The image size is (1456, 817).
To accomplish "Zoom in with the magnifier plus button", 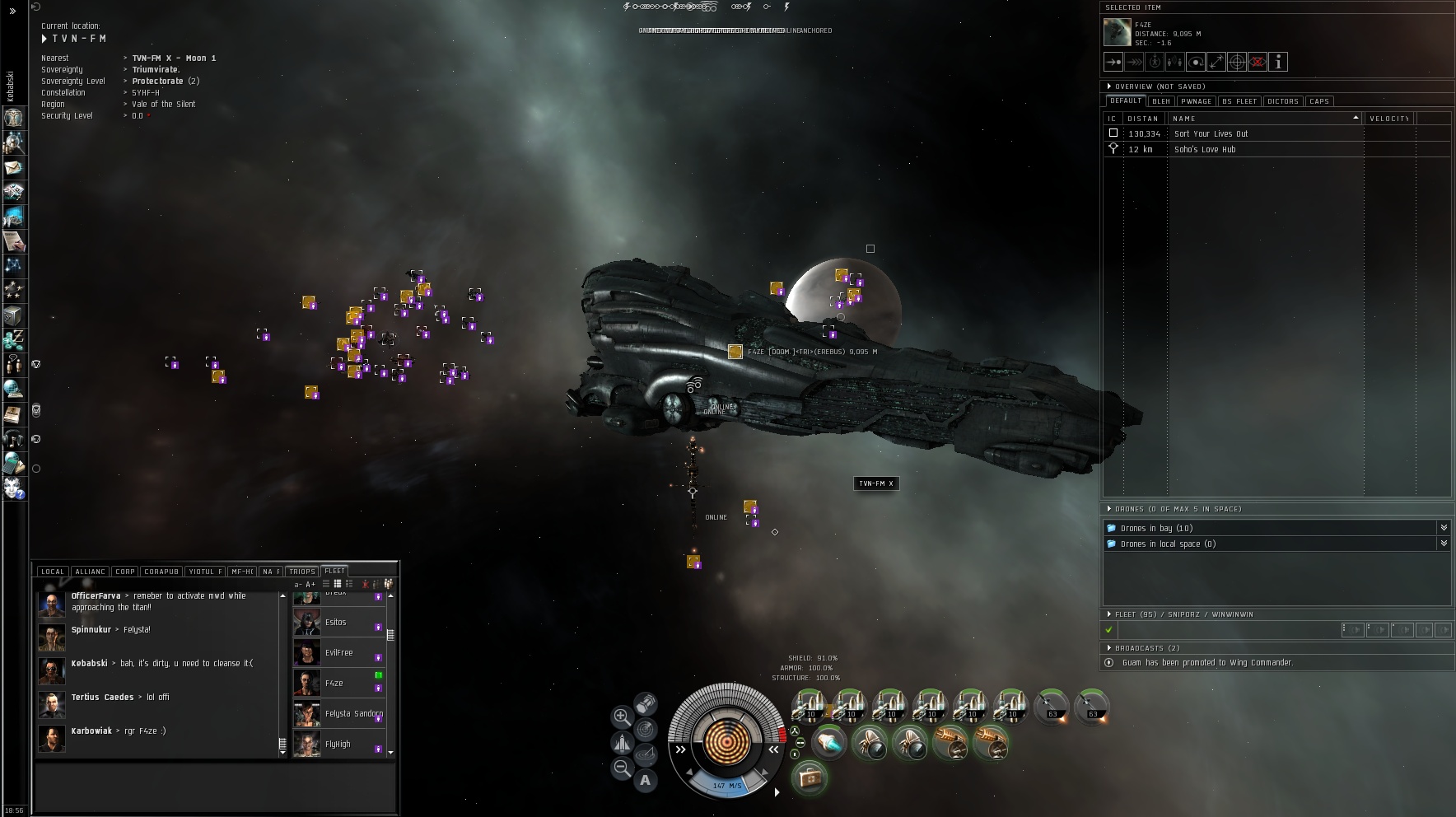I will [x=622, y=716].
